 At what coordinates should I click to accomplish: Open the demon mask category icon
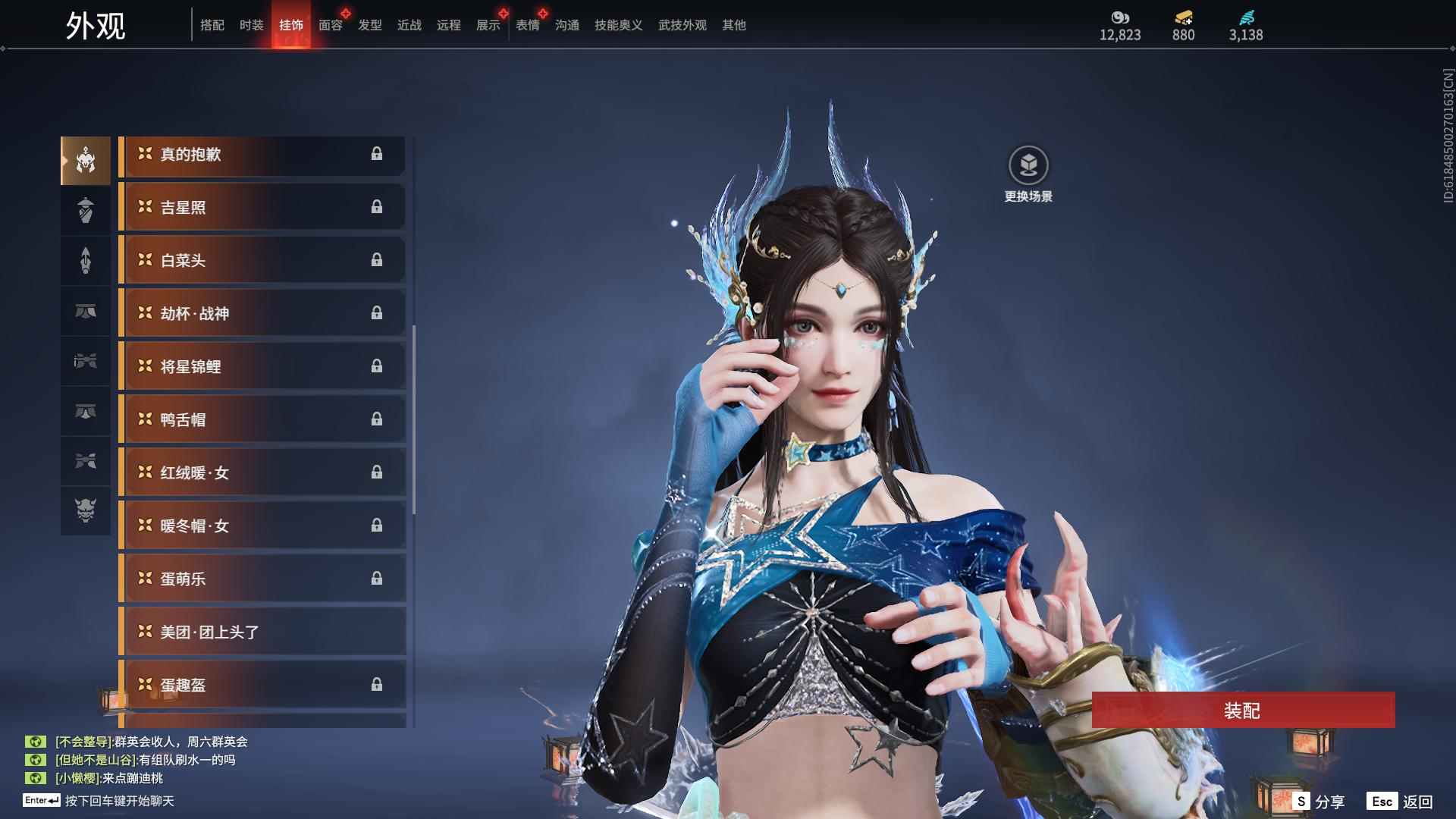(x=86, y=510)
